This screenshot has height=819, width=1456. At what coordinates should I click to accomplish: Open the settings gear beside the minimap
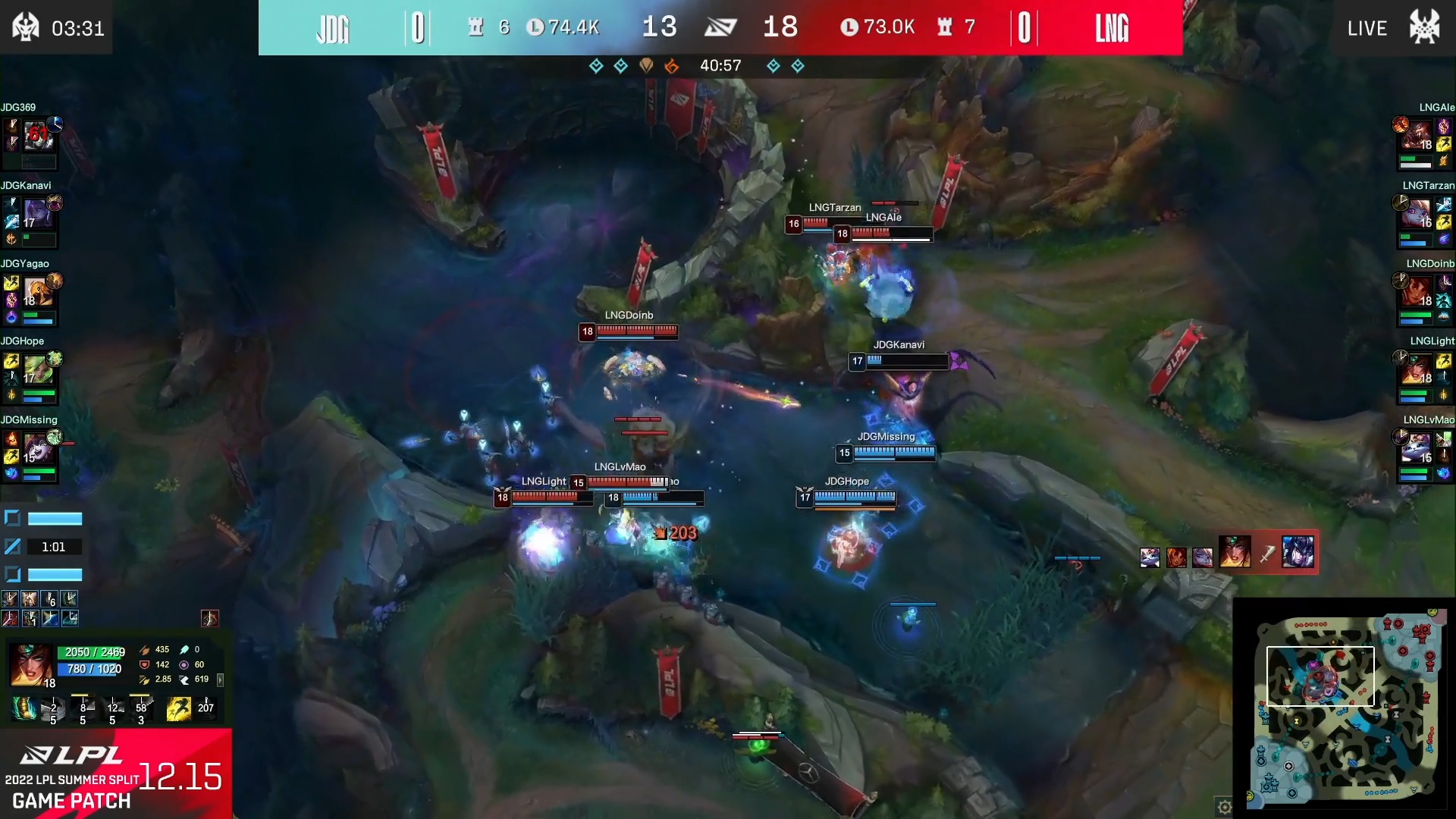coord(1225,807)
